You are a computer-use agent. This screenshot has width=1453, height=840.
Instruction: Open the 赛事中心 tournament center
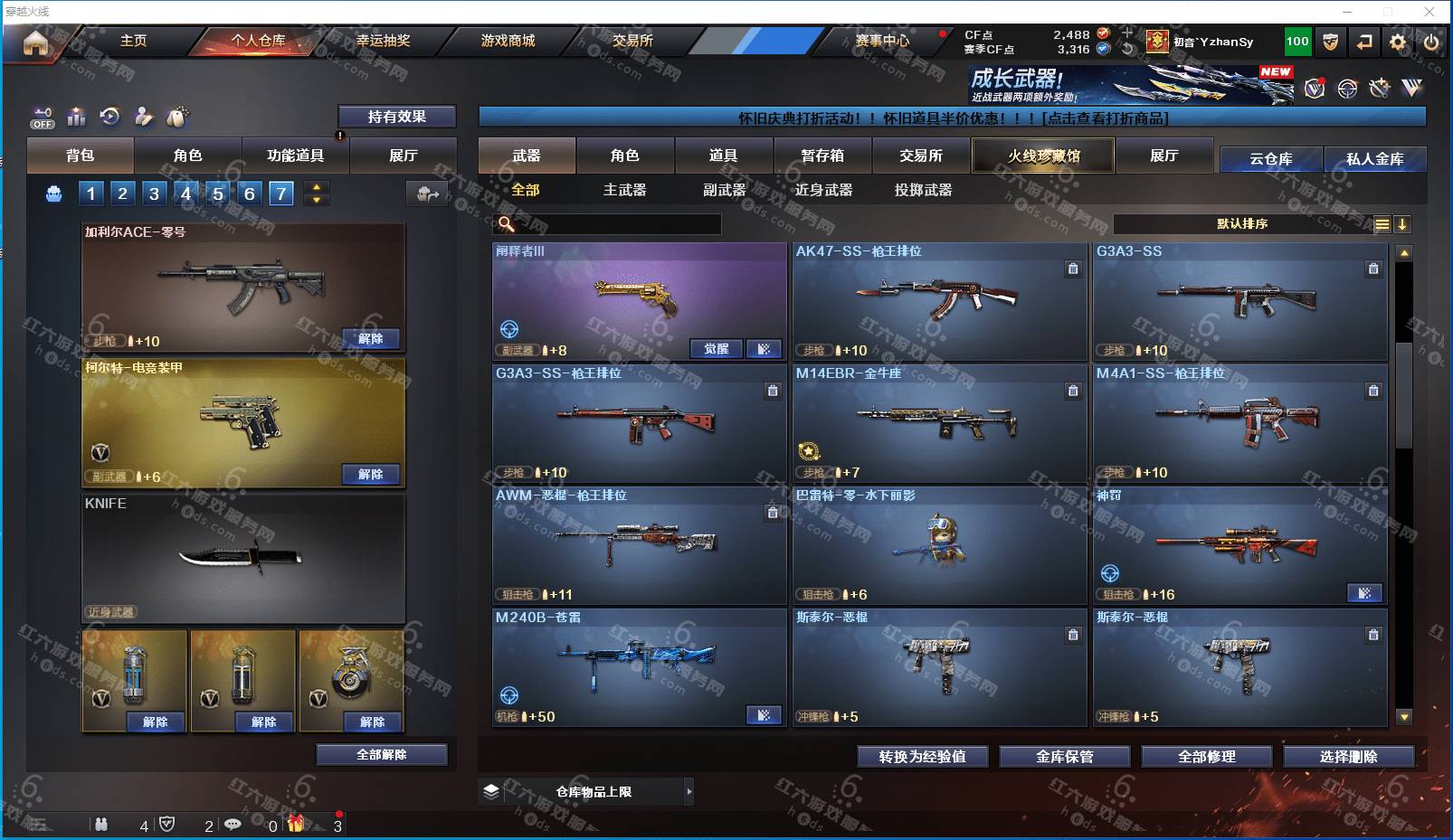pyautogui.click(x=882, y=41)
